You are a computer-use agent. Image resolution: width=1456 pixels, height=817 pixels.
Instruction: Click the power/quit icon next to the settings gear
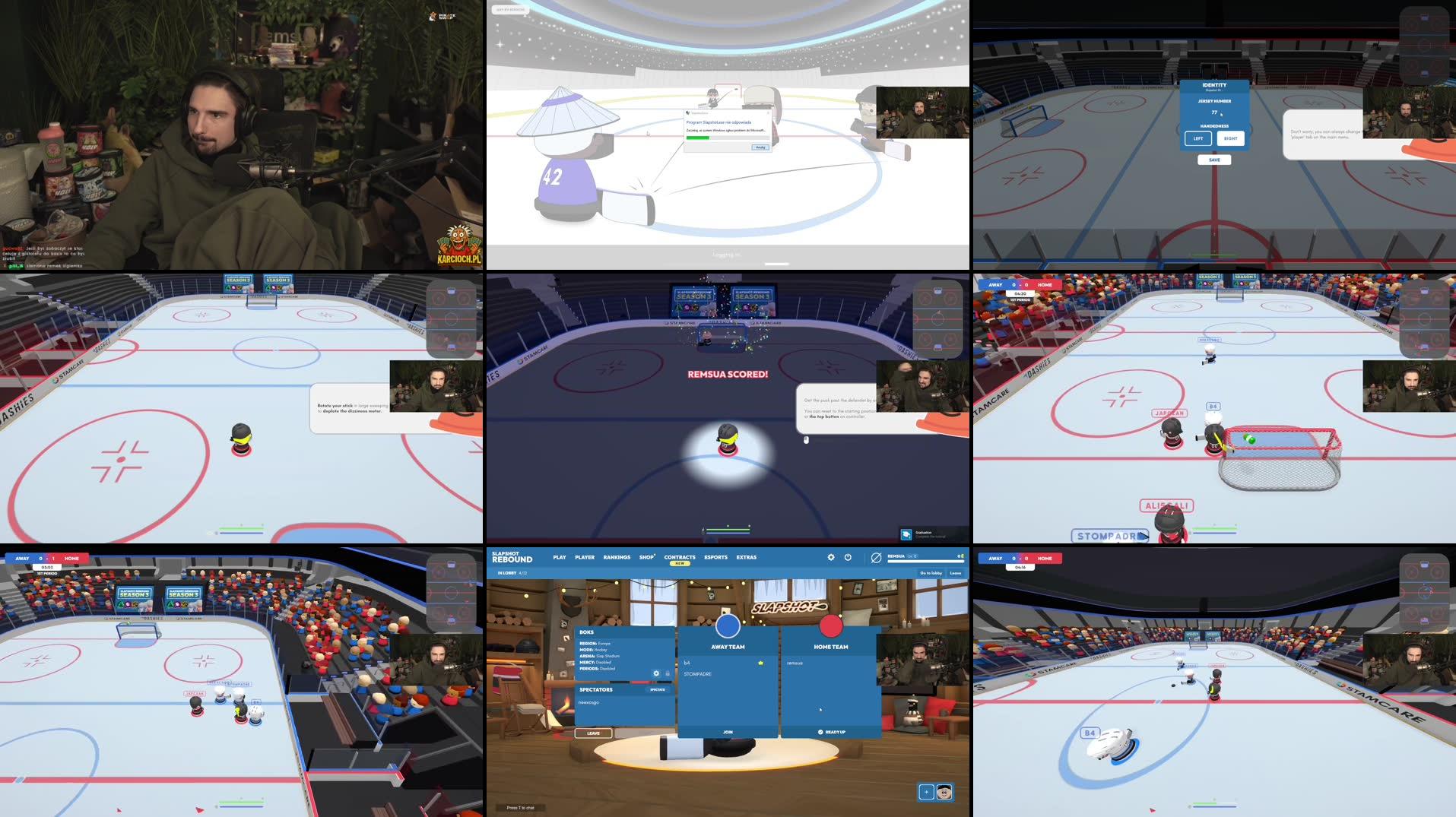(x=849, y=557)
